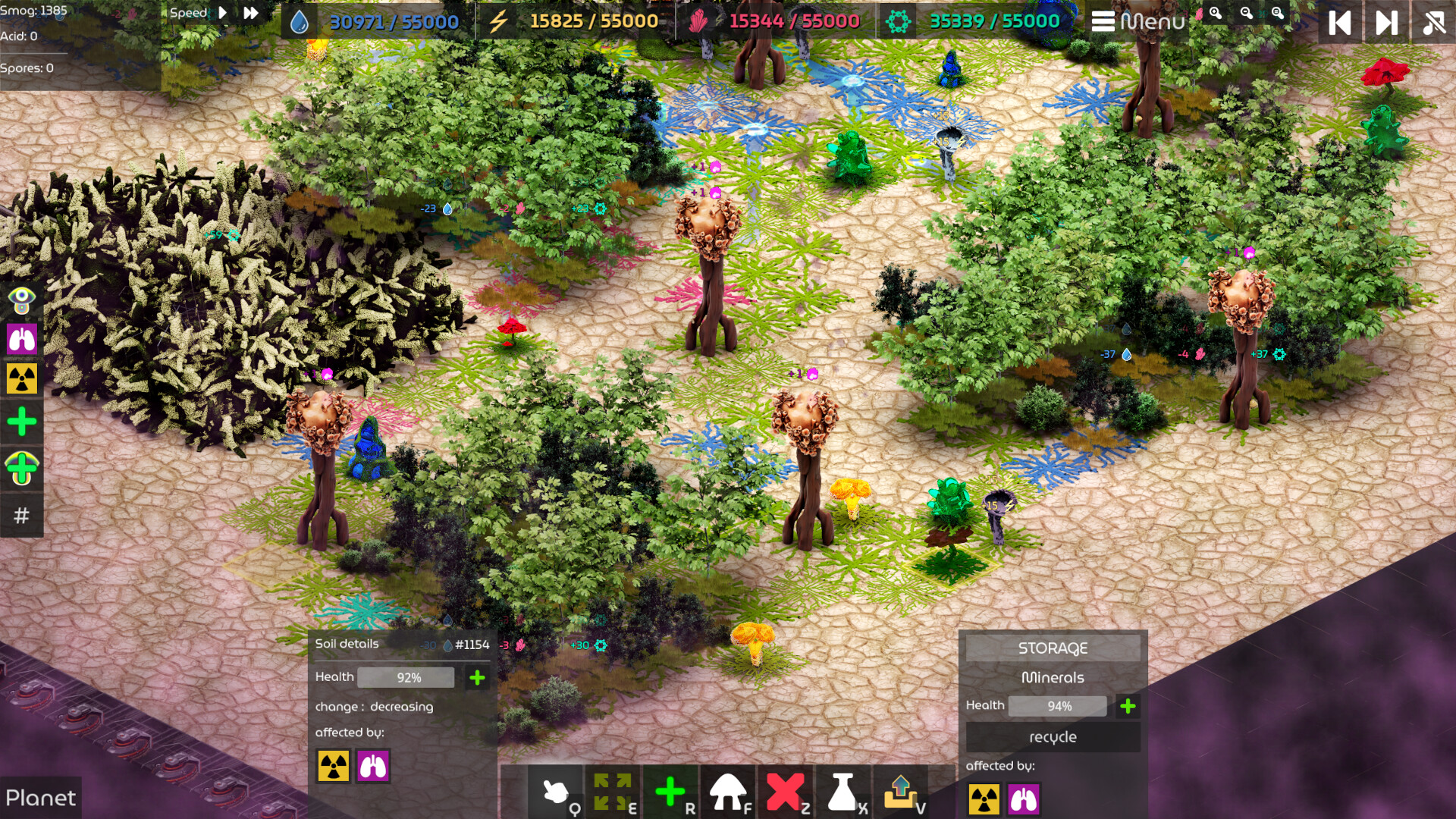Toggle the # grid overlay in the sidebar
This screenshot has height=819, width=1456.
(x=22, y=516)
